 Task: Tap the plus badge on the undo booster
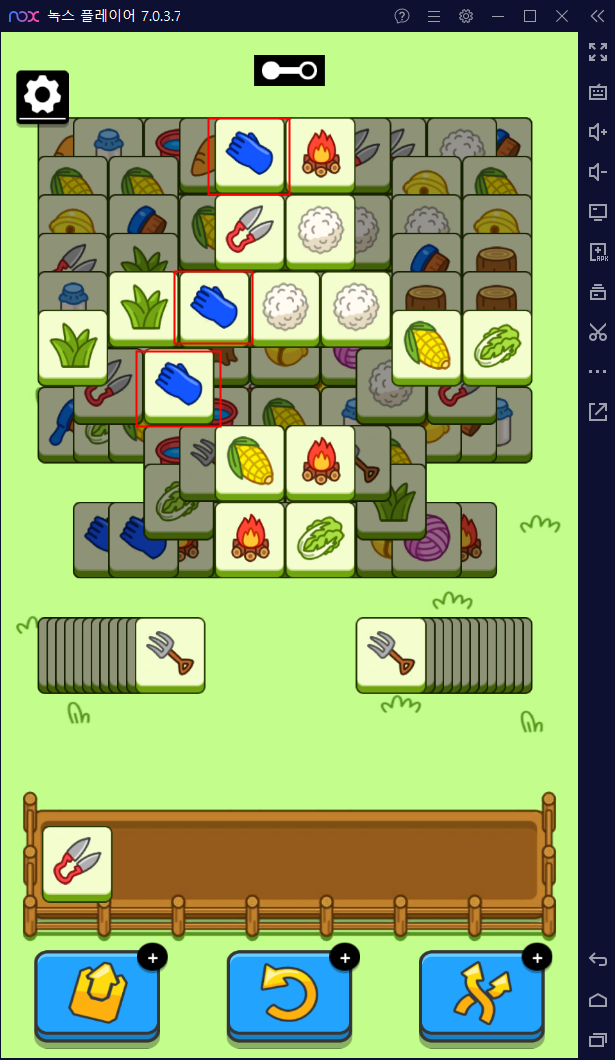pyautogui.click(x=344, y=958)
